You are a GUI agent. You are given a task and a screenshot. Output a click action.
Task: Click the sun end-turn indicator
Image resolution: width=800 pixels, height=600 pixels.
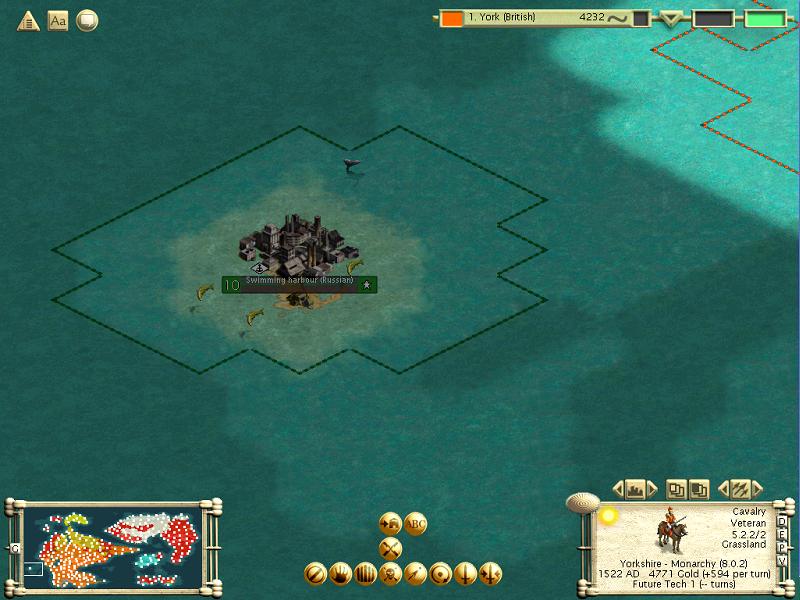(x=606, y=516)
